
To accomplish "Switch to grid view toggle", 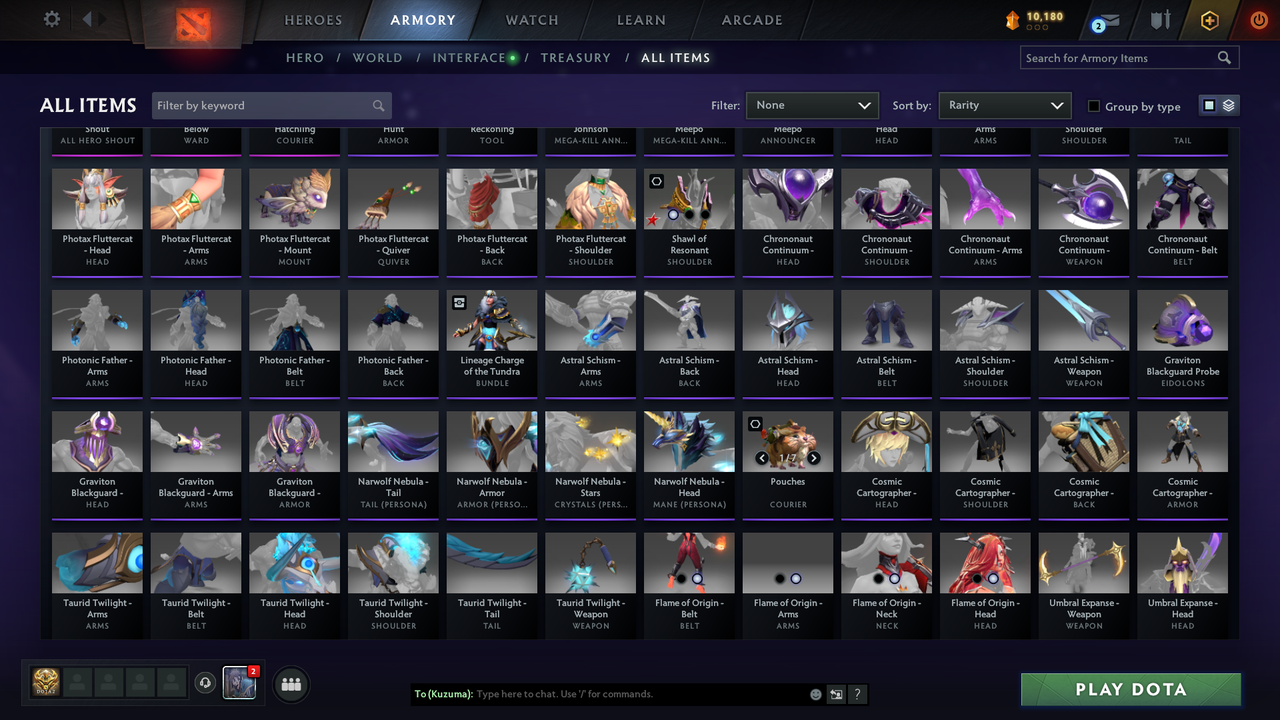I will click(x=1210, y=104).
